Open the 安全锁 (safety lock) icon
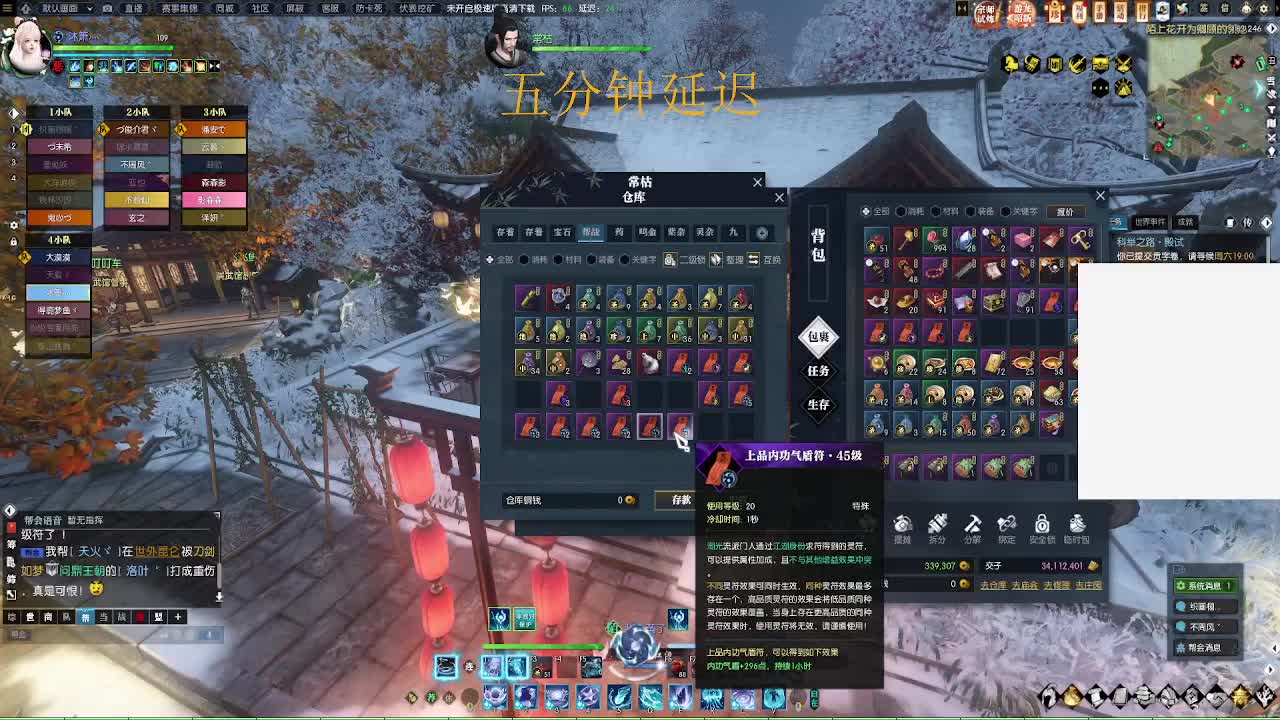 [x=1041, y=525]
